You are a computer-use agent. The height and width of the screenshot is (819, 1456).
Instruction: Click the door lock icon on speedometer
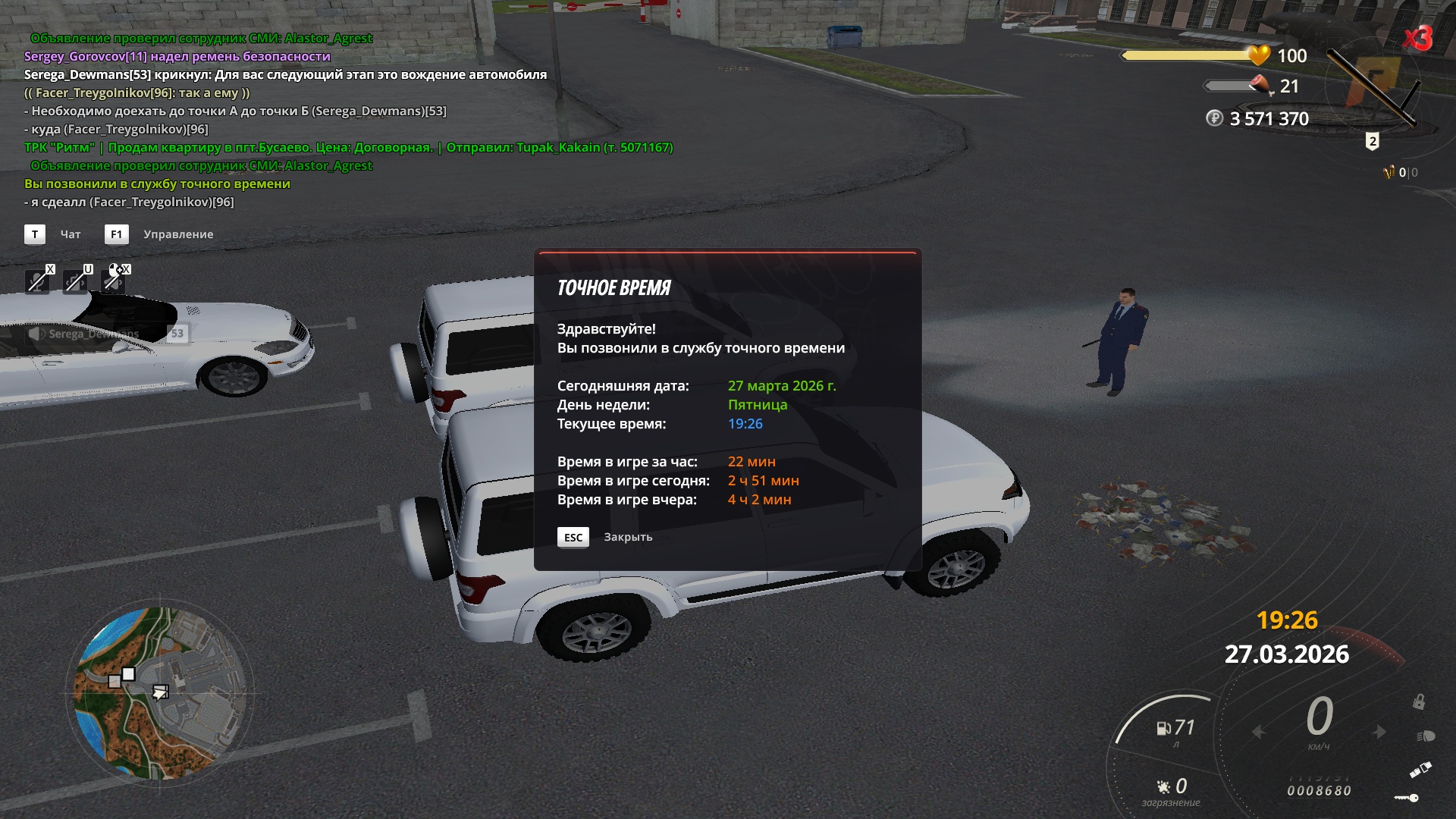tap(1418, 701)
